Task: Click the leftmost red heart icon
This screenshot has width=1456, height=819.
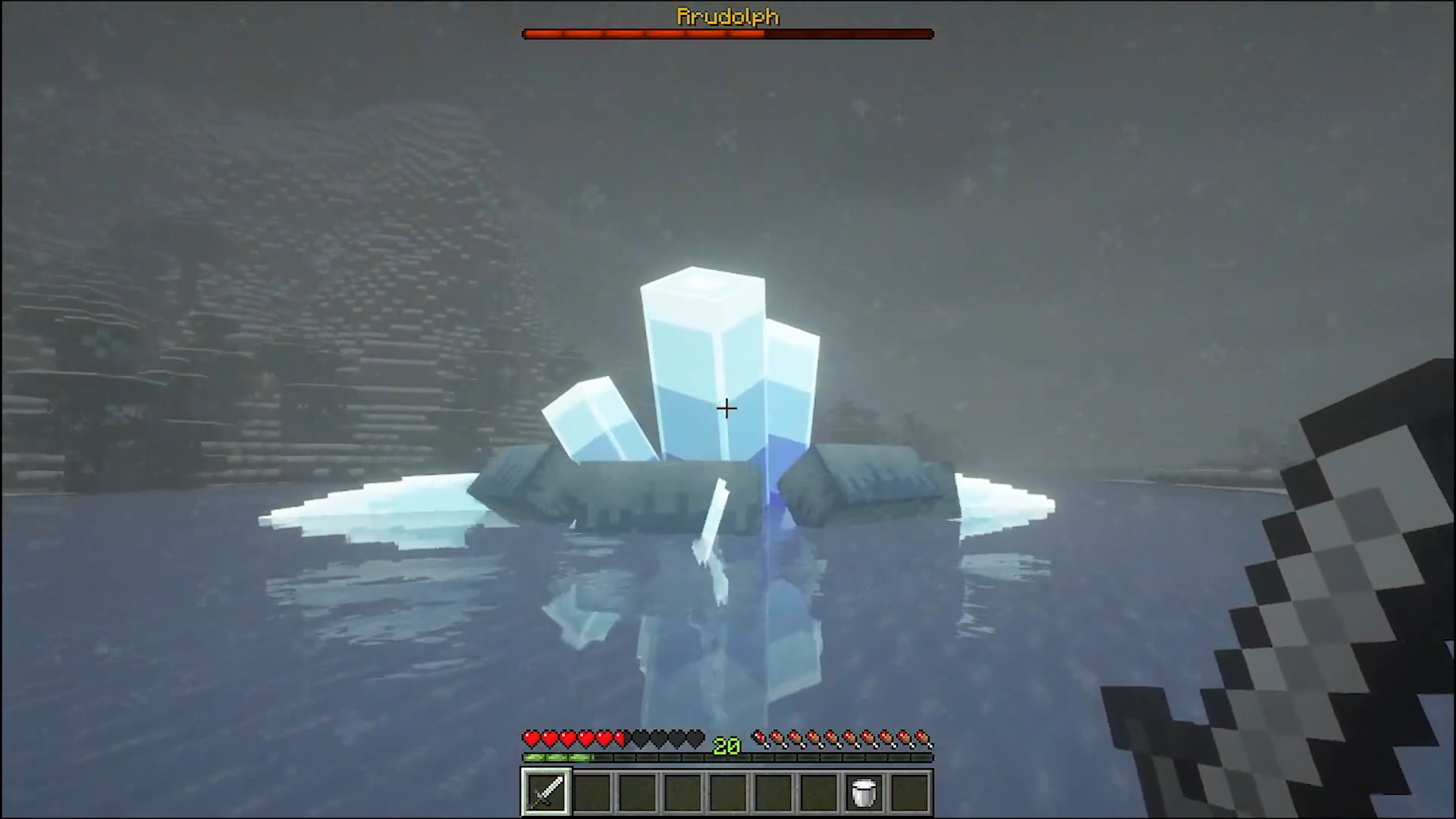Action: click(529, 736)
